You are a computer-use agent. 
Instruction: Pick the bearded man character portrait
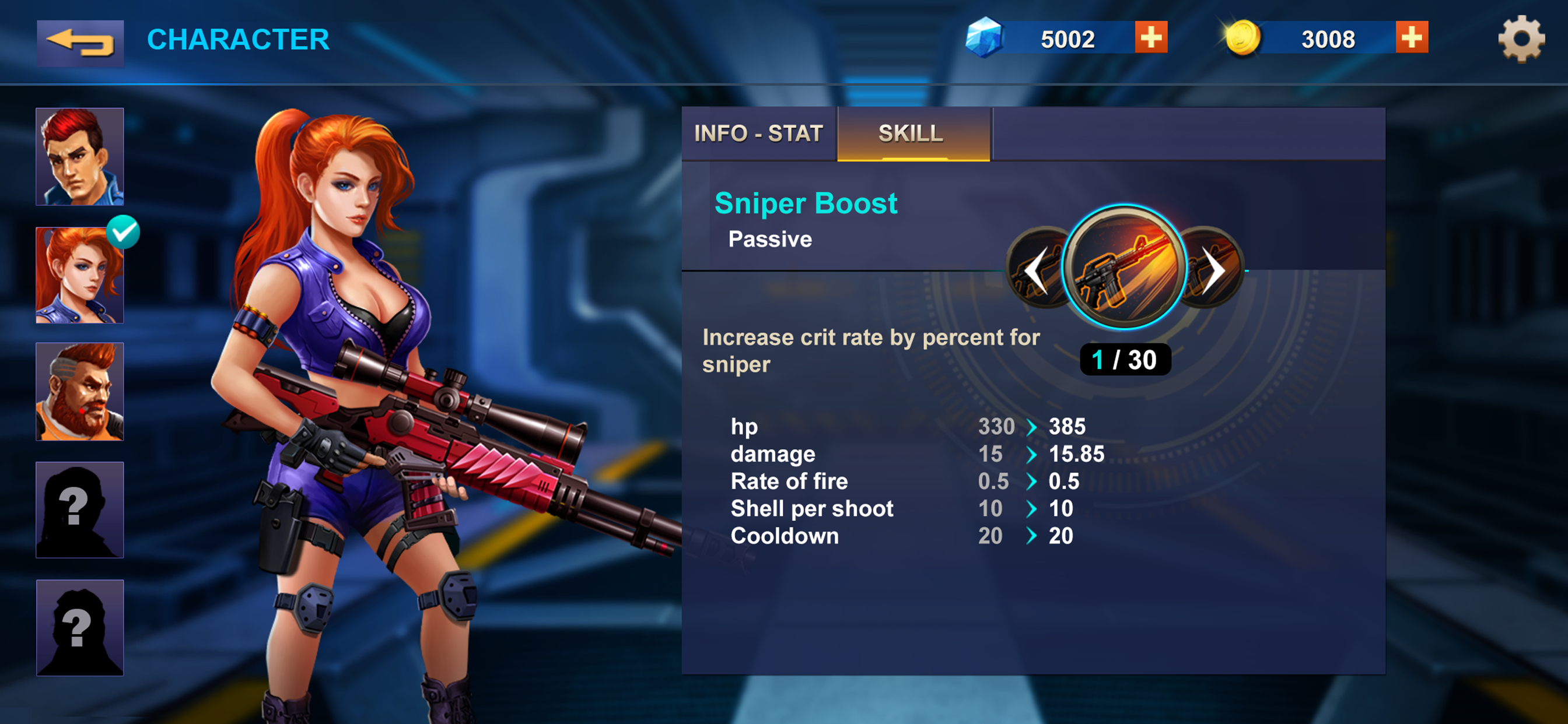pyautogui.click(x=80, y=391)
